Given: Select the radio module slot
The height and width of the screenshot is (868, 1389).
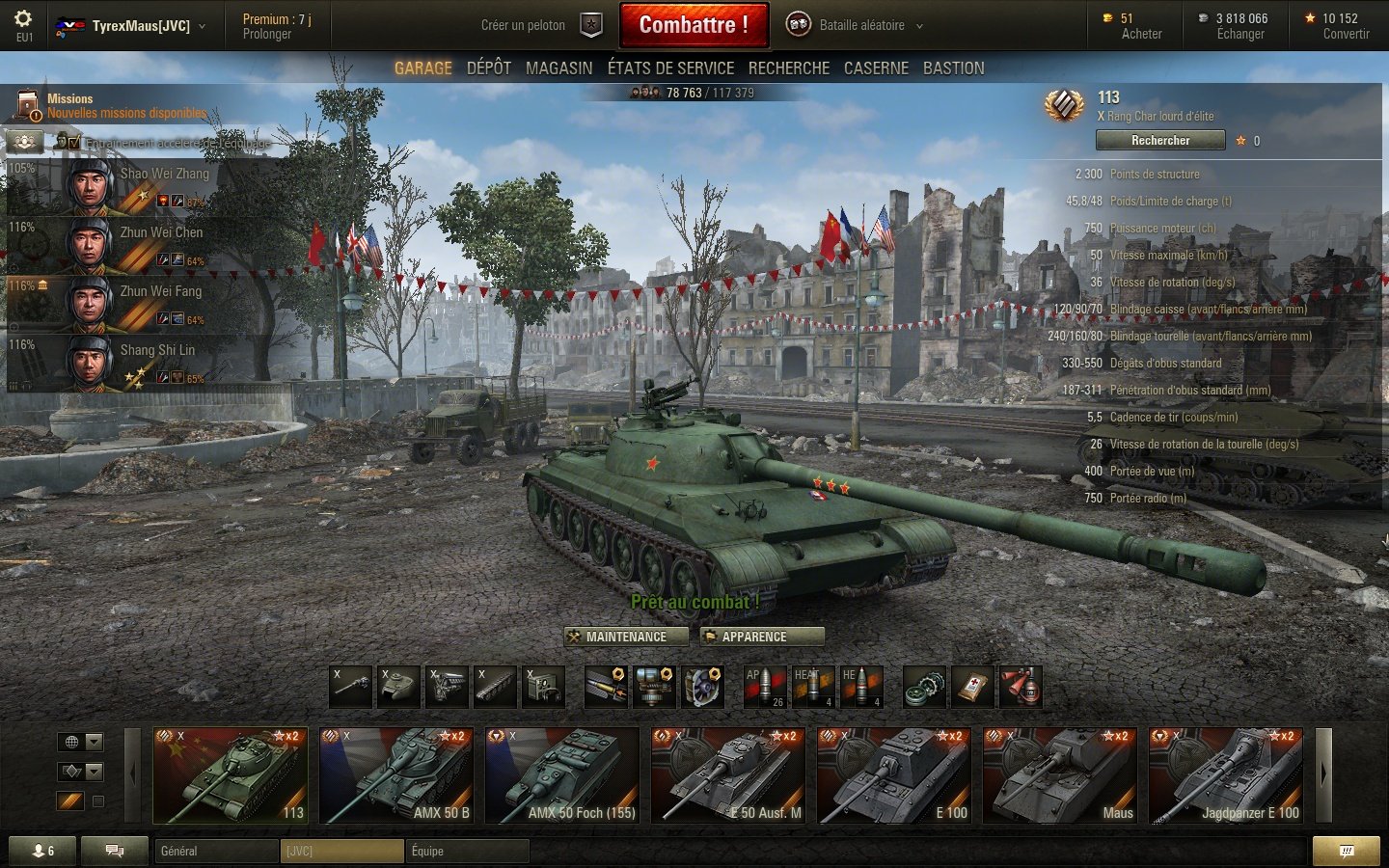Looking at the screenshot, I should (x=543, y=686).
